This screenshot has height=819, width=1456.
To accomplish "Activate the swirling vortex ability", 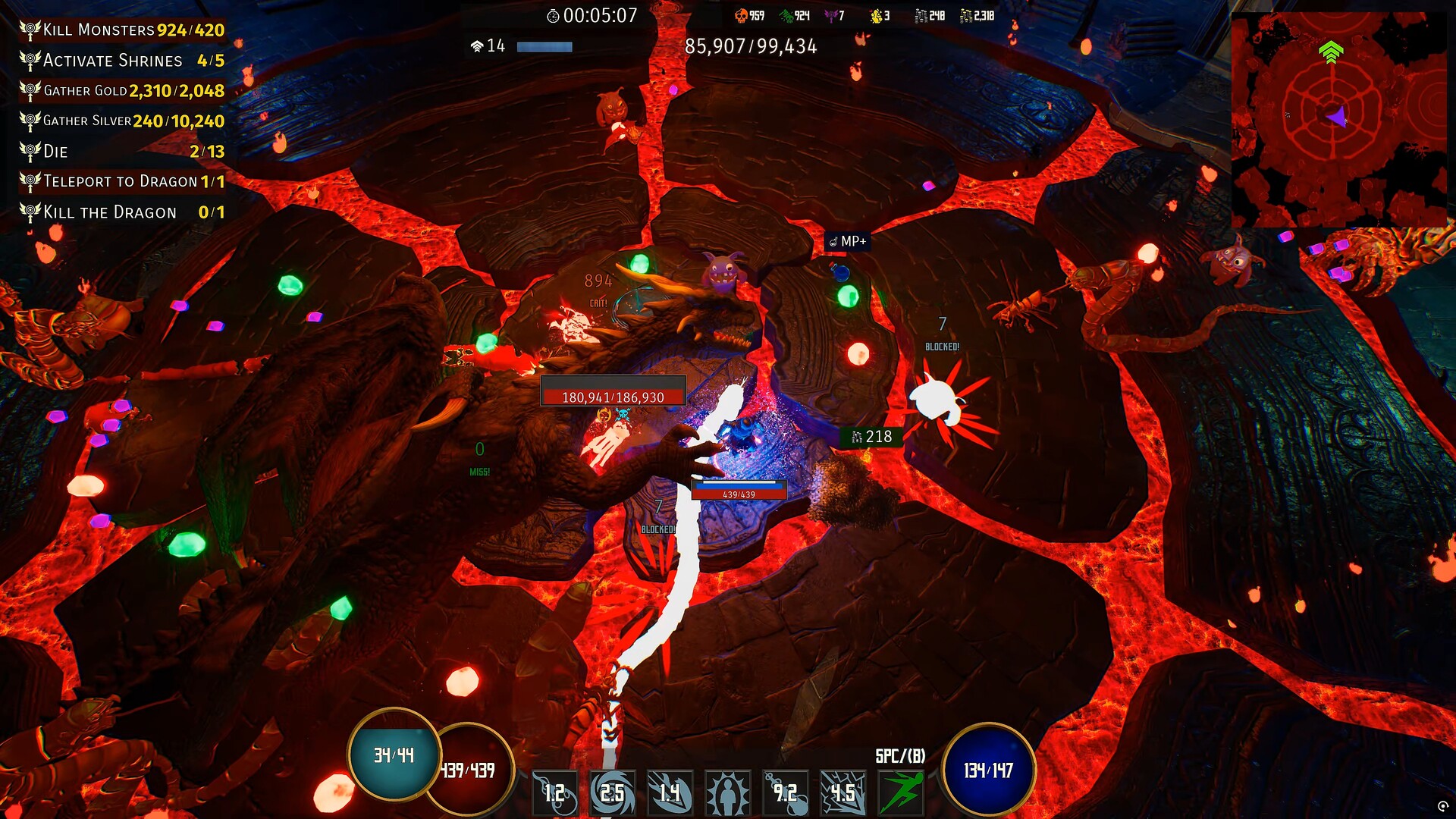I will click(612, 792).
